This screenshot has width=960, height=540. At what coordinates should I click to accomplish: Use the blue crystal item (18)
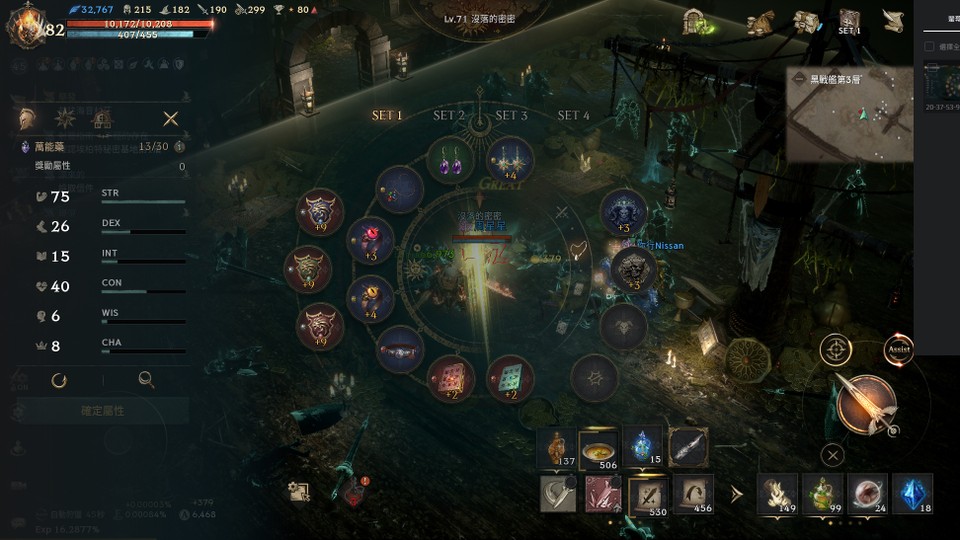[x=912, y=494]
